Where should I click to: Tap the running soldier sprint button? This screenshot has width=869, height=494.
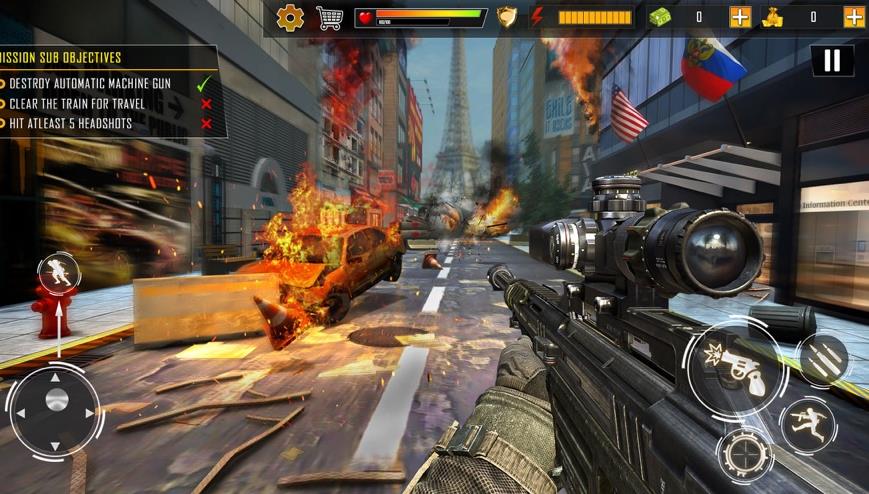coord(807,425)
